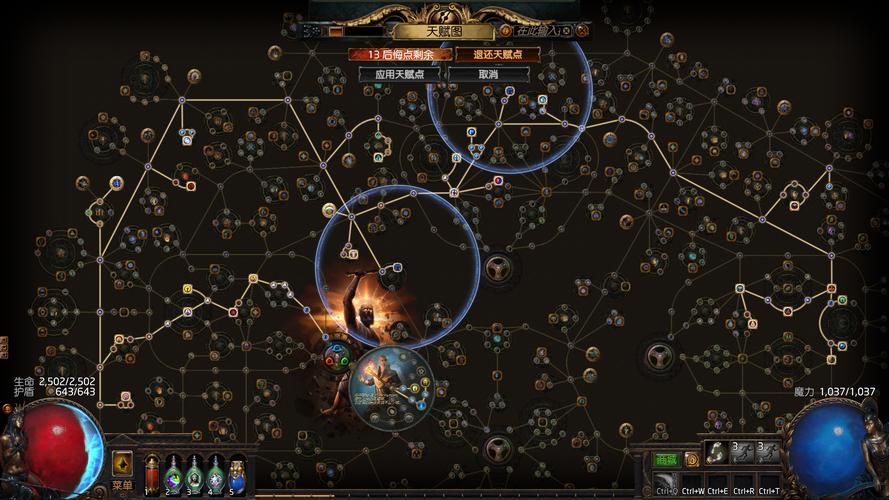This screenshot has height=500, width=889.
Task: Click the emblem icon above the 天赋图 title
Action: click(445, 11)
